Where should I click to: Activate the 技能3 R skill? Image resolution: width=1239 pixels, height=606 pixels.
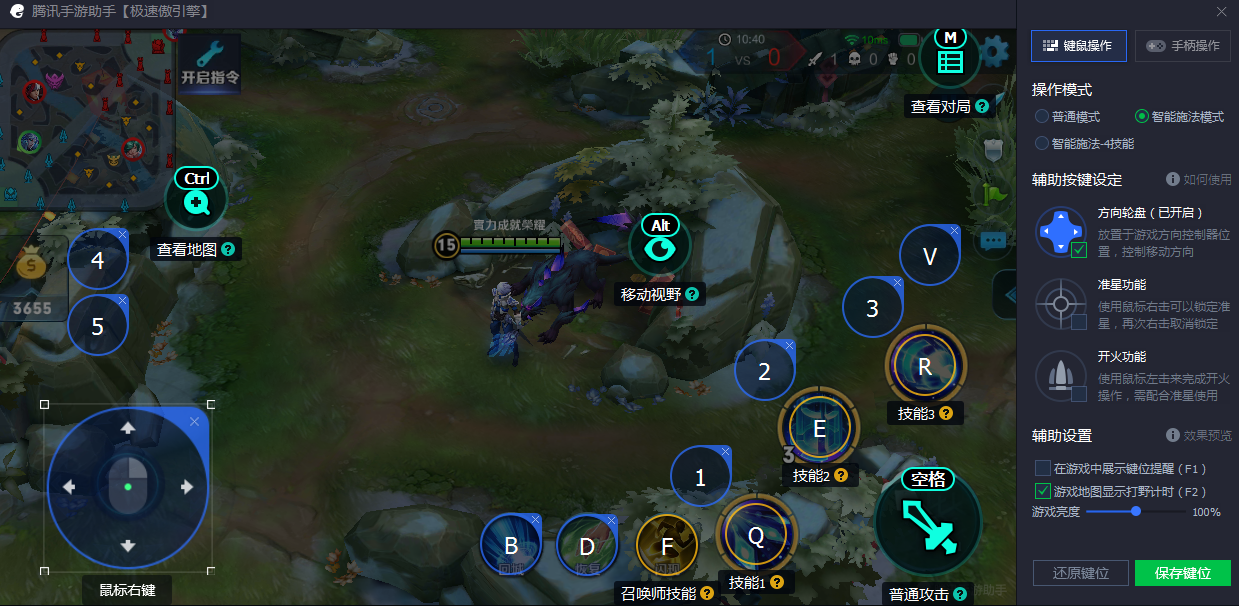[x=925, y=366]
